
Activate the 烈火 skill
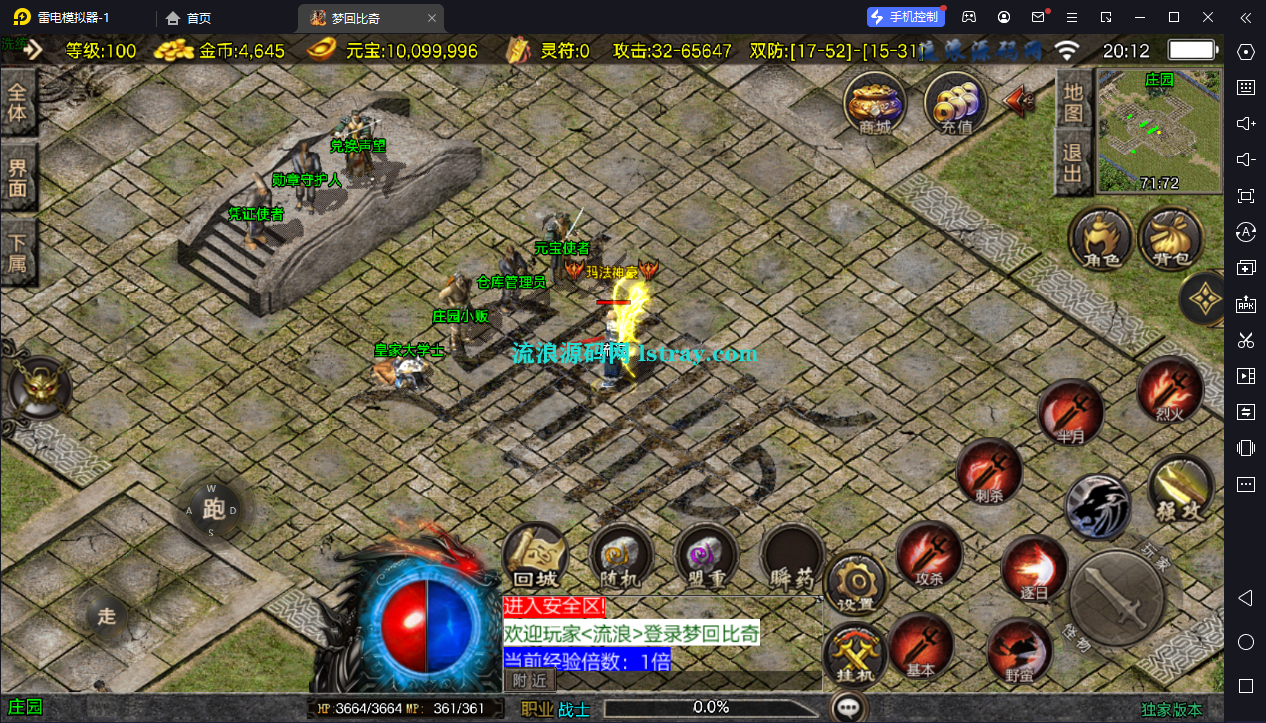(x=1170, y=390)
